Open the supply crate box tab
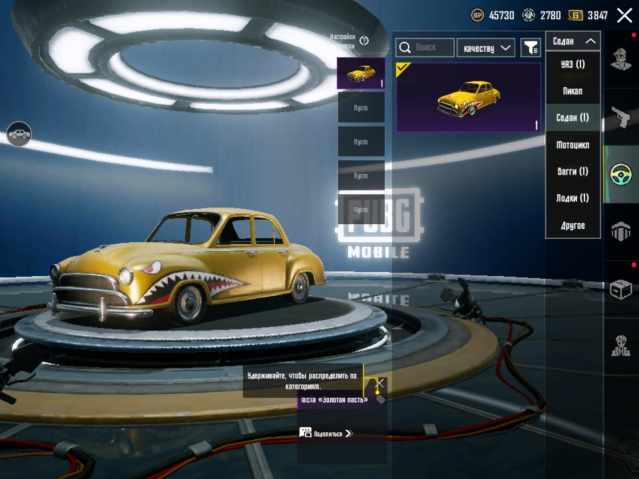This screenshot has width=639, height=479. (621, 288)
